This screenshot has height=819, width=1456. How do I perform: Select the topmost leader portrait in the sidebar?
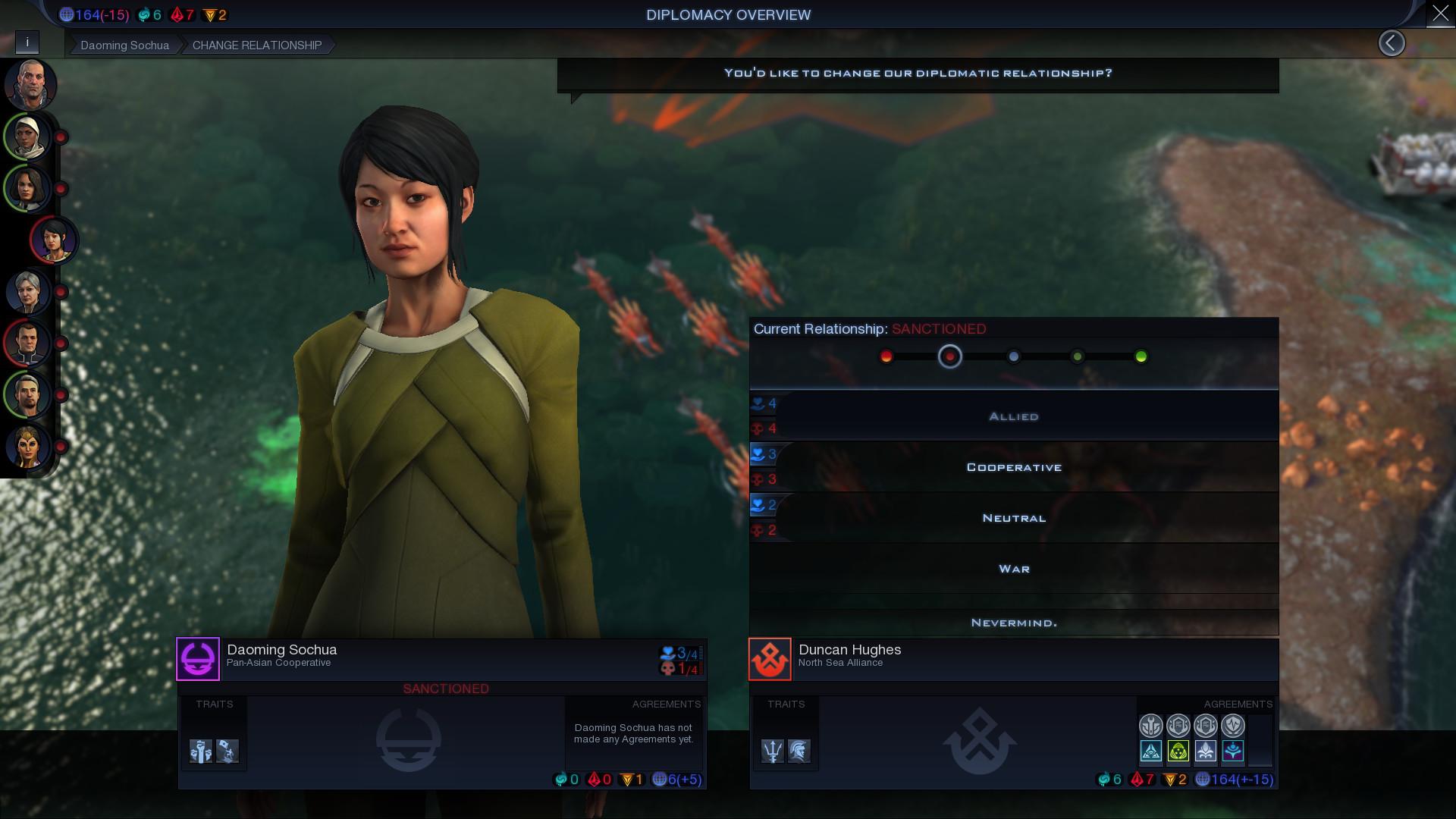(x=29, y=85)
